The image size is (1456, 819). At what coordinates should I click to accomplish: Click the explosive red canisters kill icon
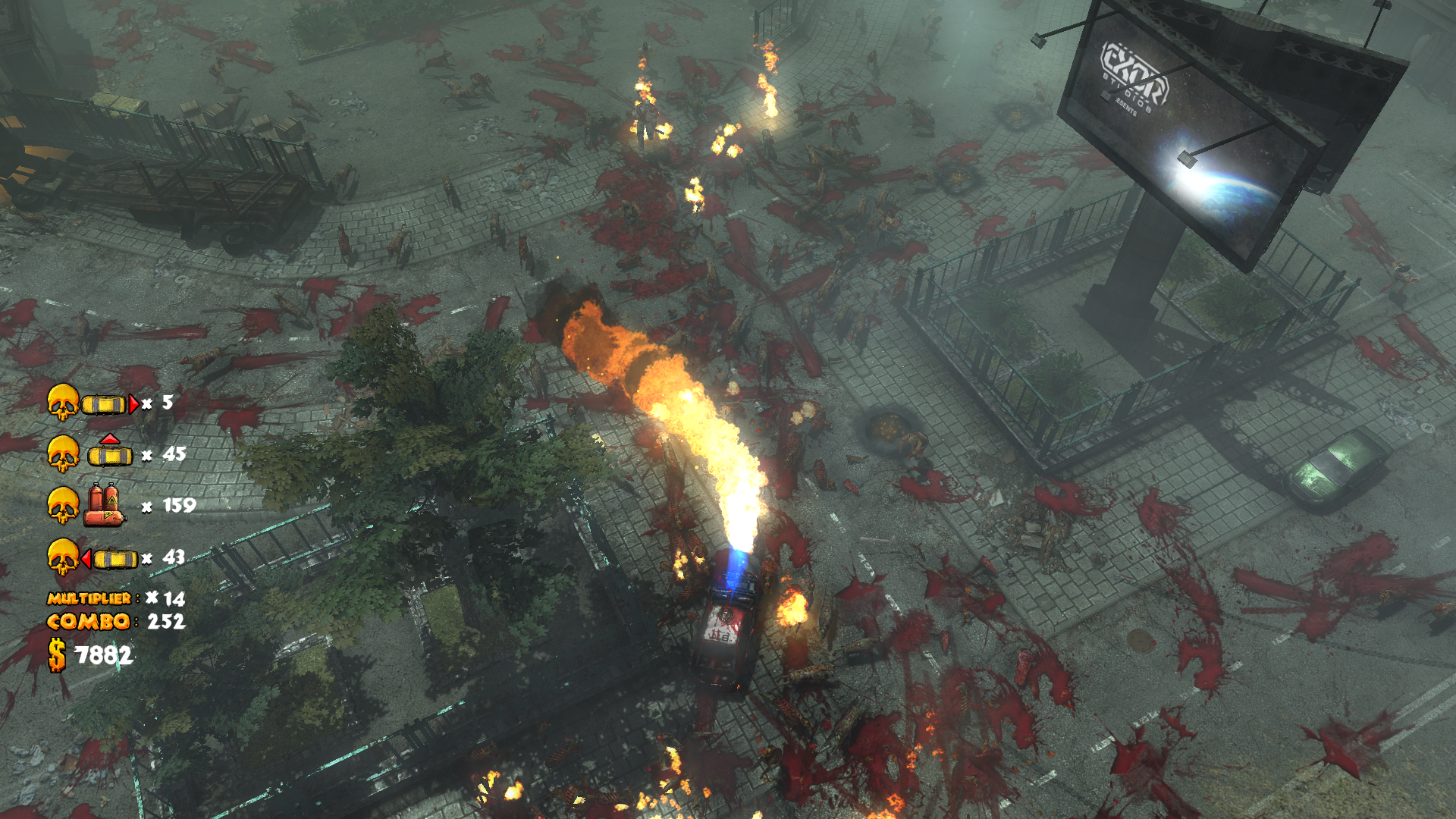pyautogui.click(x=105, y=505)
